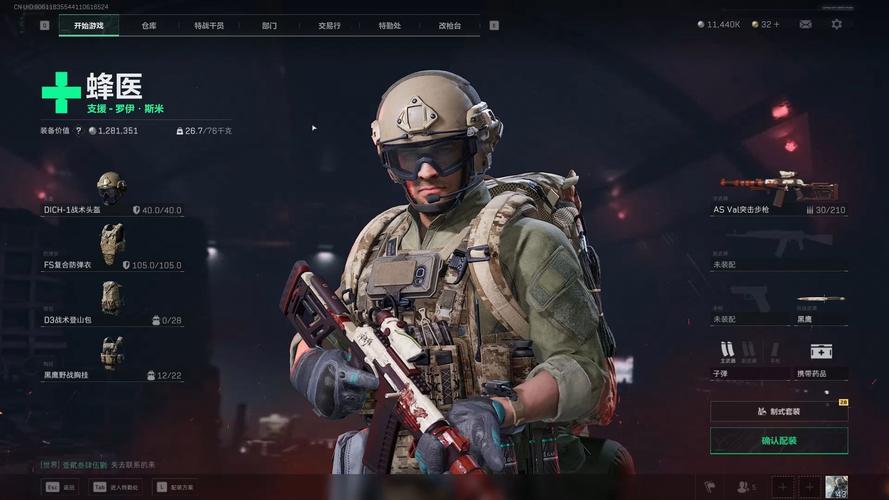Image resolution: width=889 pixels, height=500 pixels.
Task: Open settings with the gear icon
Action: [837, 24]
